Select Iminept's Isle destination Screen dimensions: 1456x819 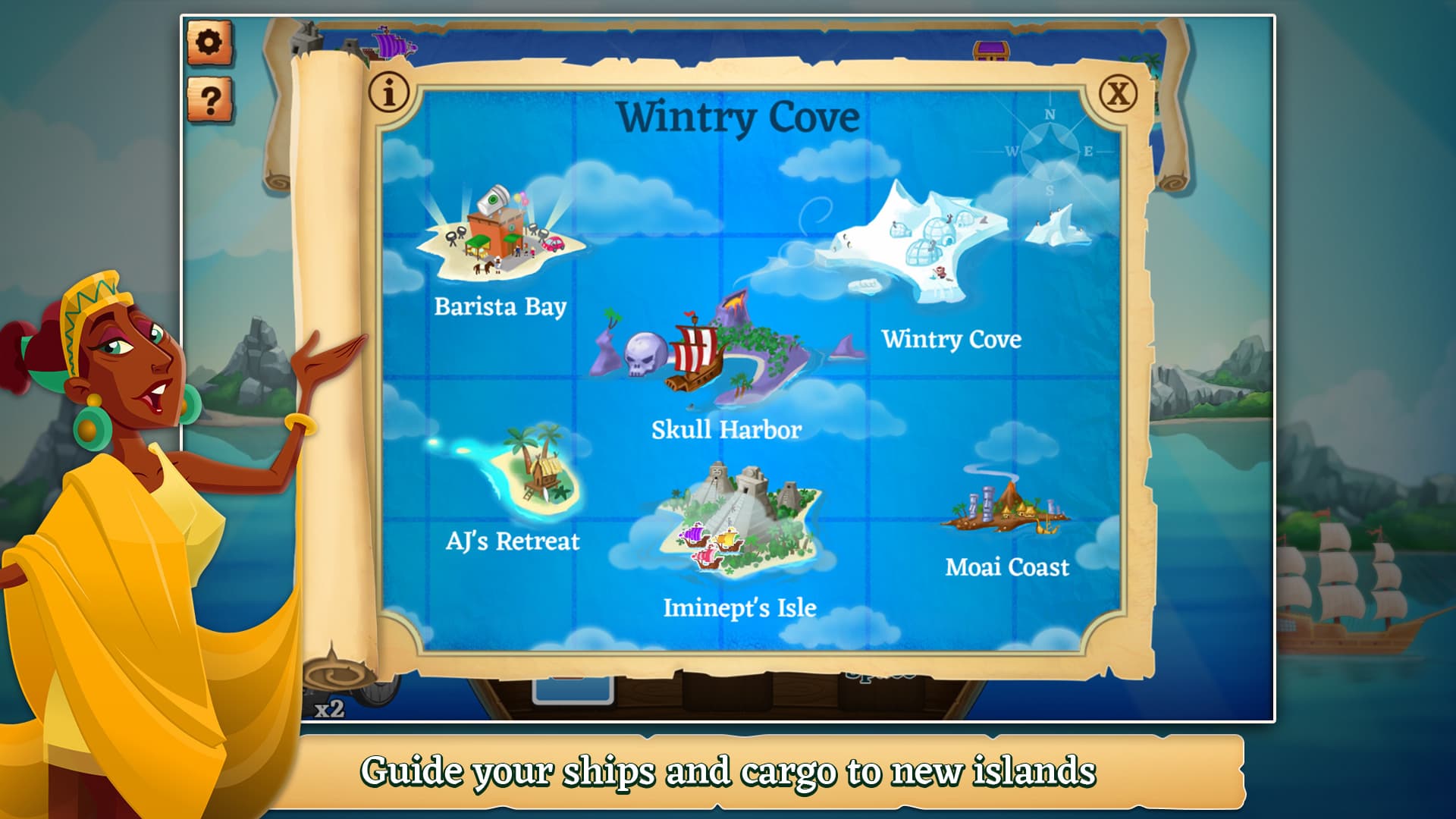[743, 516]
